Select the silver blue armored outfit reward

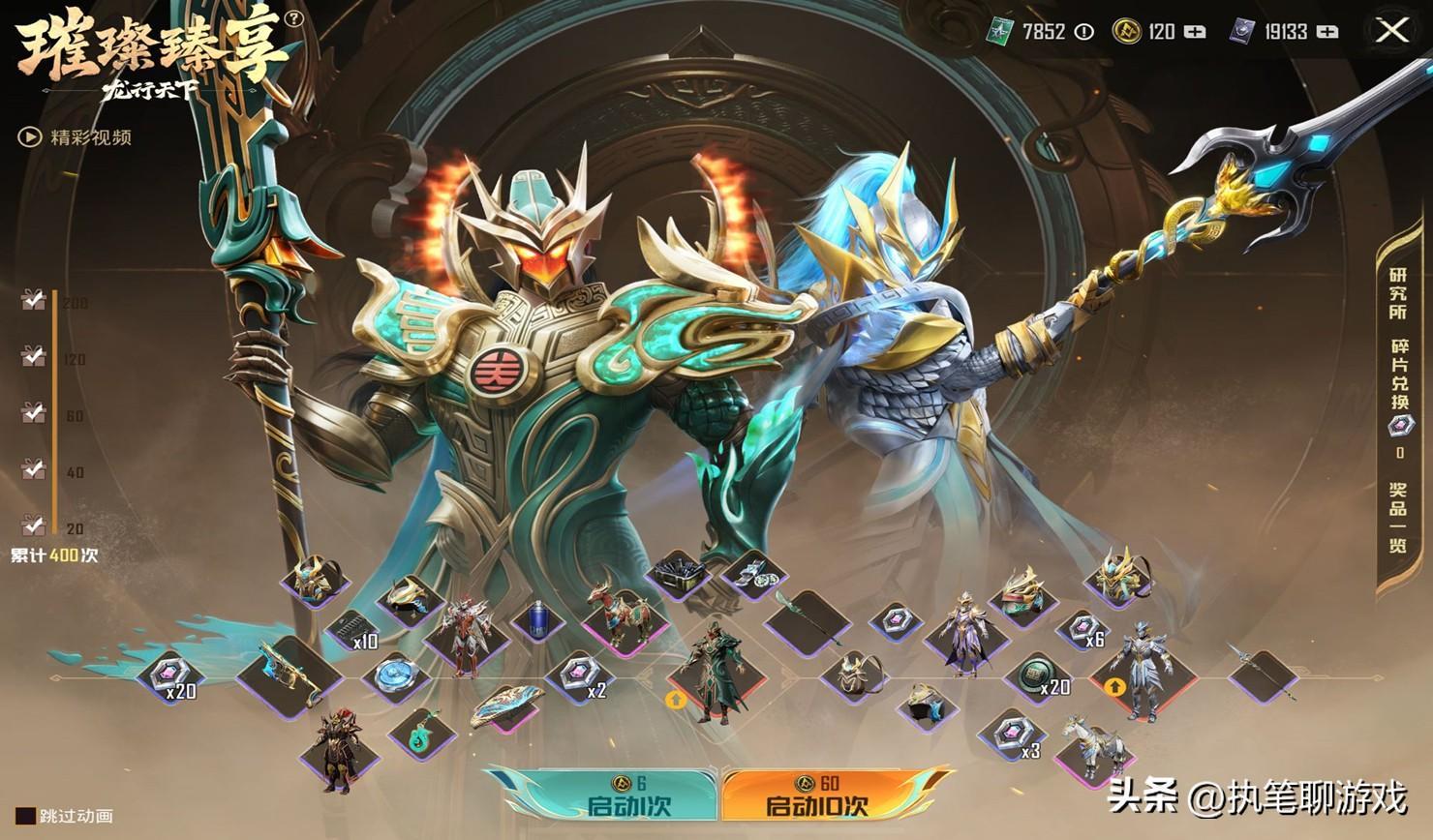1143,670
